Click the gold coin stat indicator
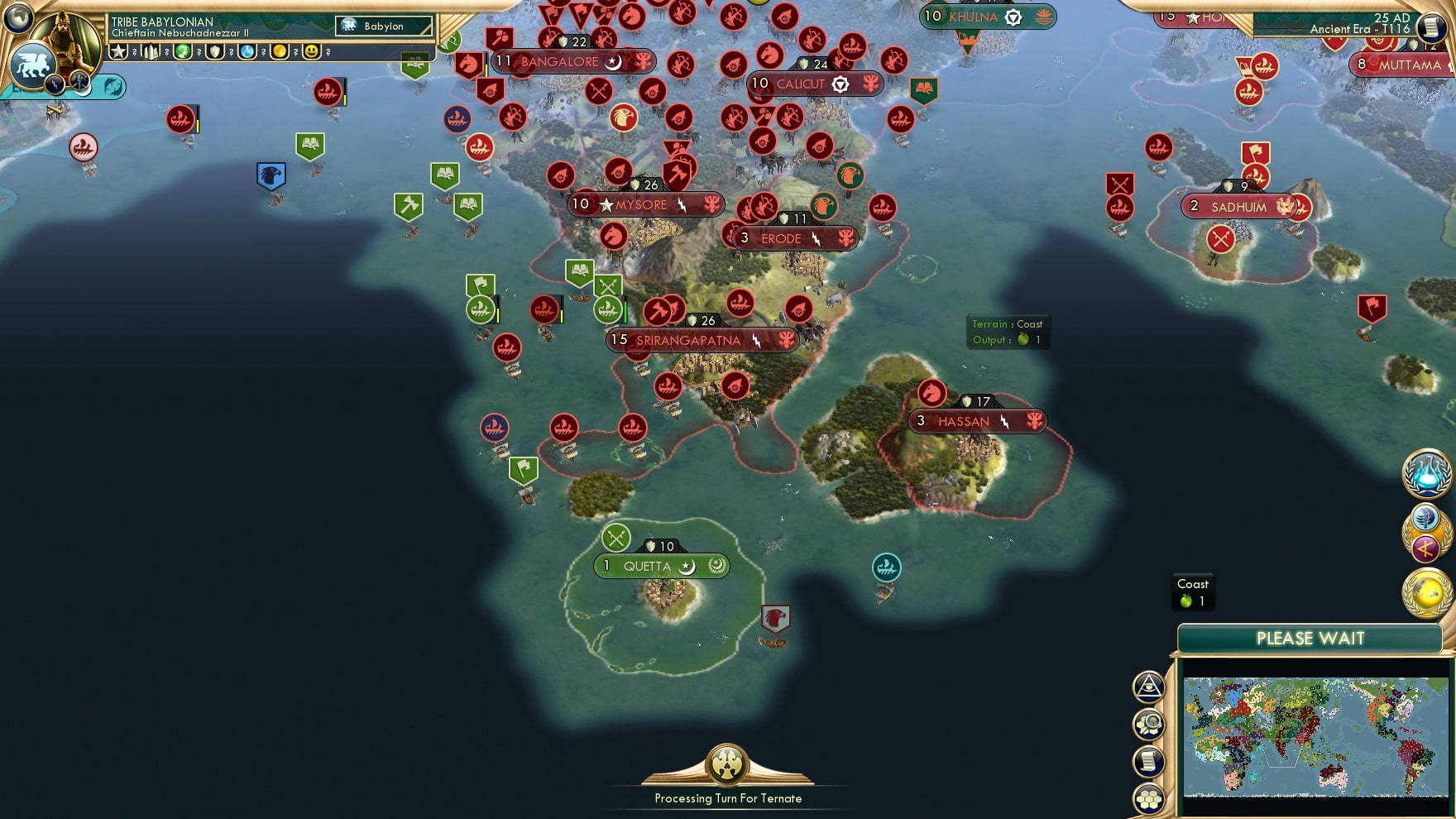Viewport: 1456px width, 819px height. [280, 52]
